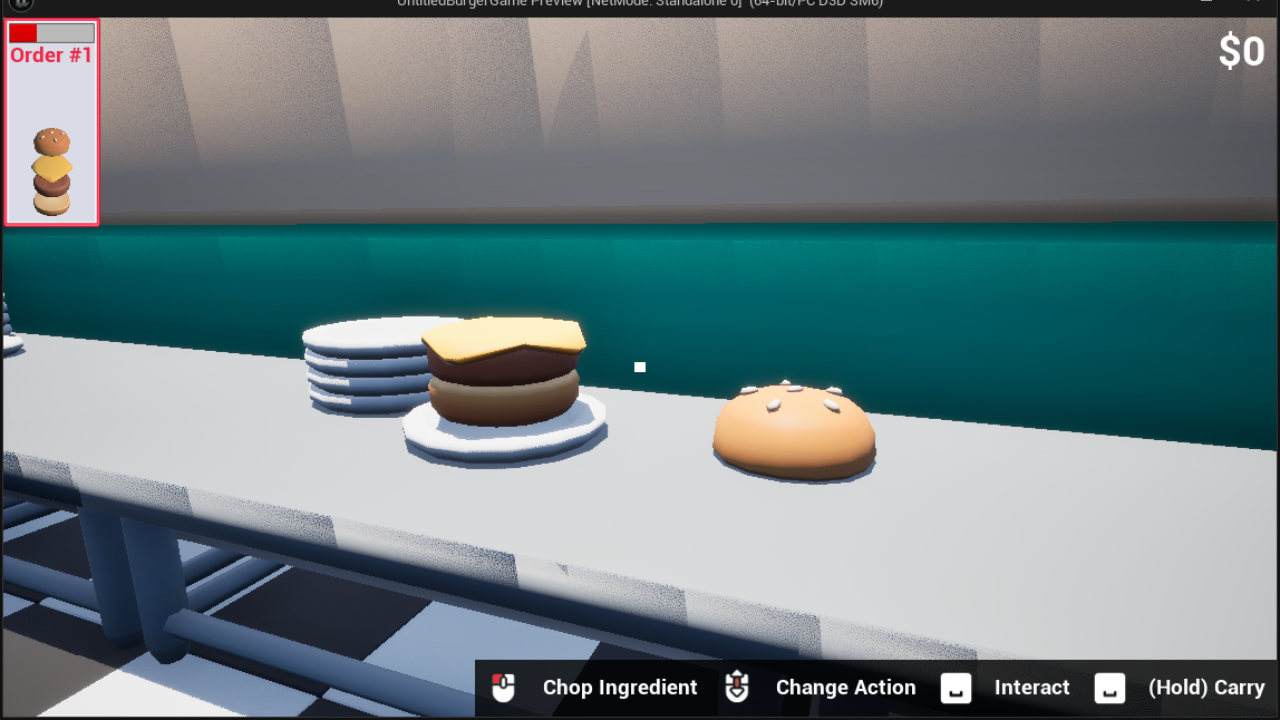Click the (Hold) Carry key prompt icon

(1108, 687)
